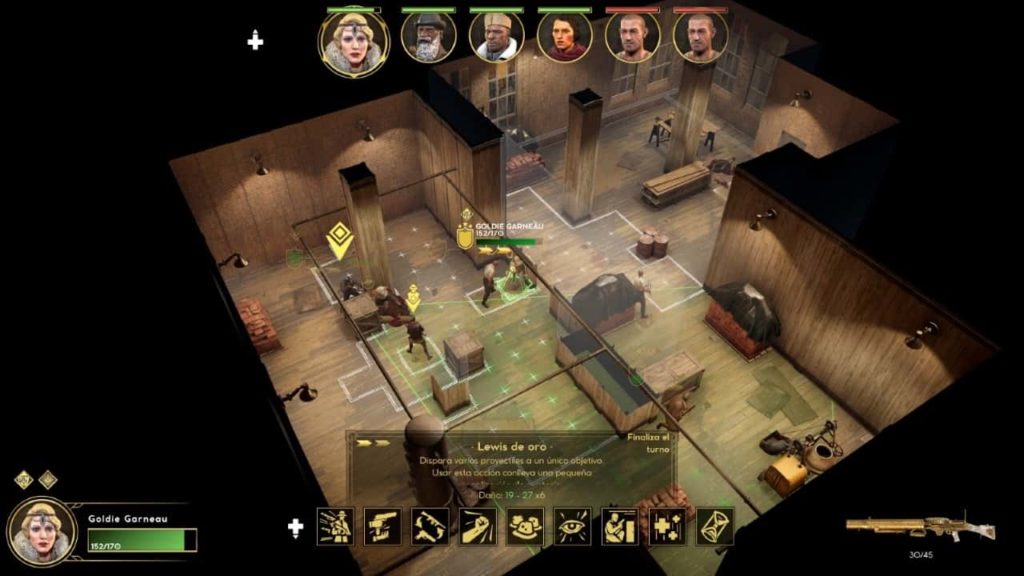Viewport: 1024px width, 576px height.
Task: Click the white plus icon beside ability bar
Action: coord(296,526)
